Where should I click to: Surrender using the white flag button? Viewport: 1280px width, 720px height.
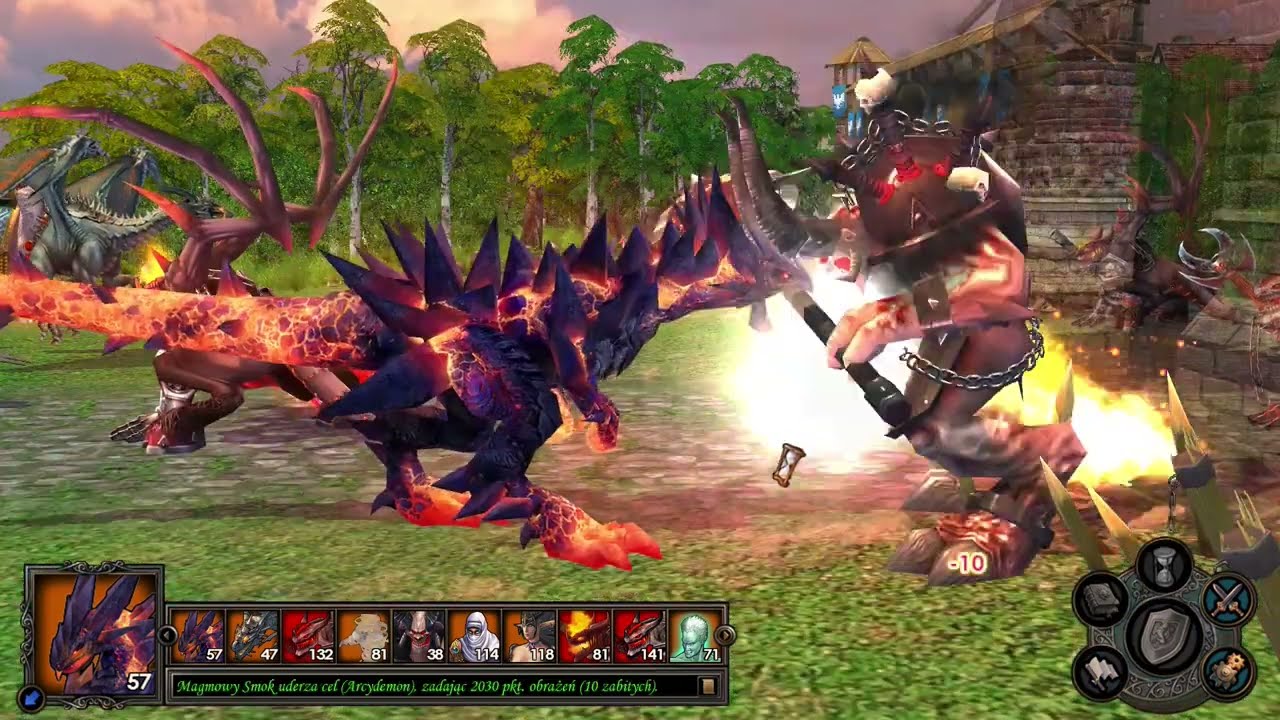point(1102,672)
